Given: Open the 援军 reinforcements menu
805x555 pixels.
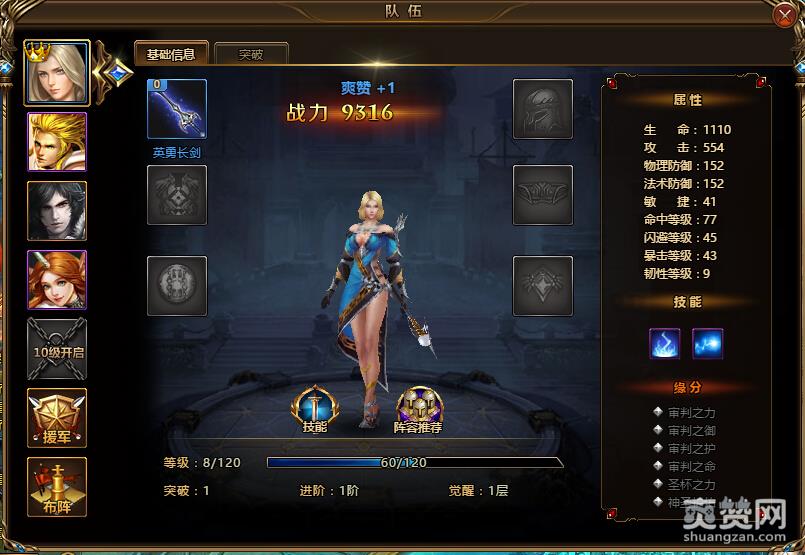Looking at the screenshot, I should 57,418.
